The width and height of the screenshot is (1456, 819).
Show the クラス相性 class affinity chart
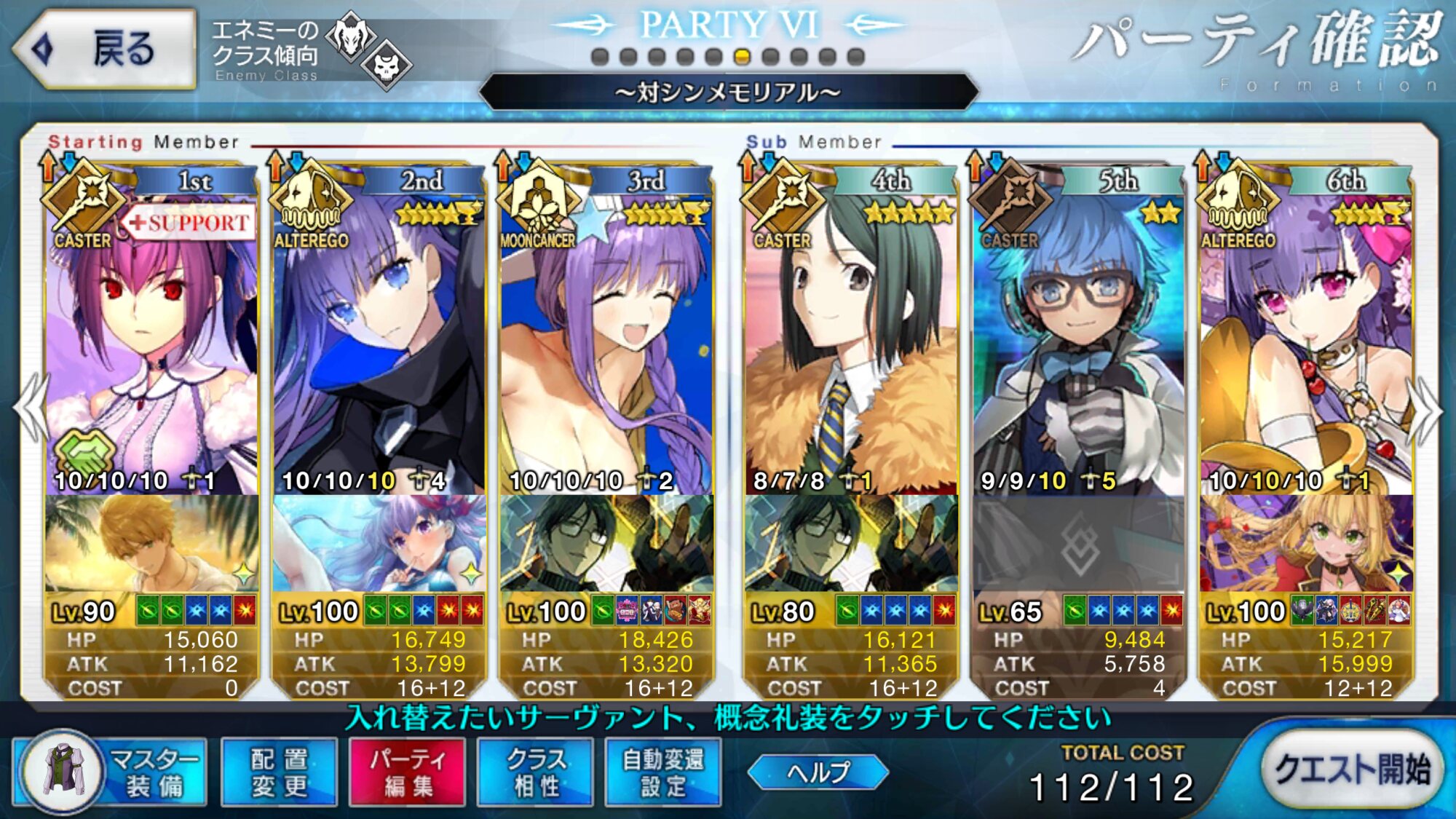(x=535, y=772)
